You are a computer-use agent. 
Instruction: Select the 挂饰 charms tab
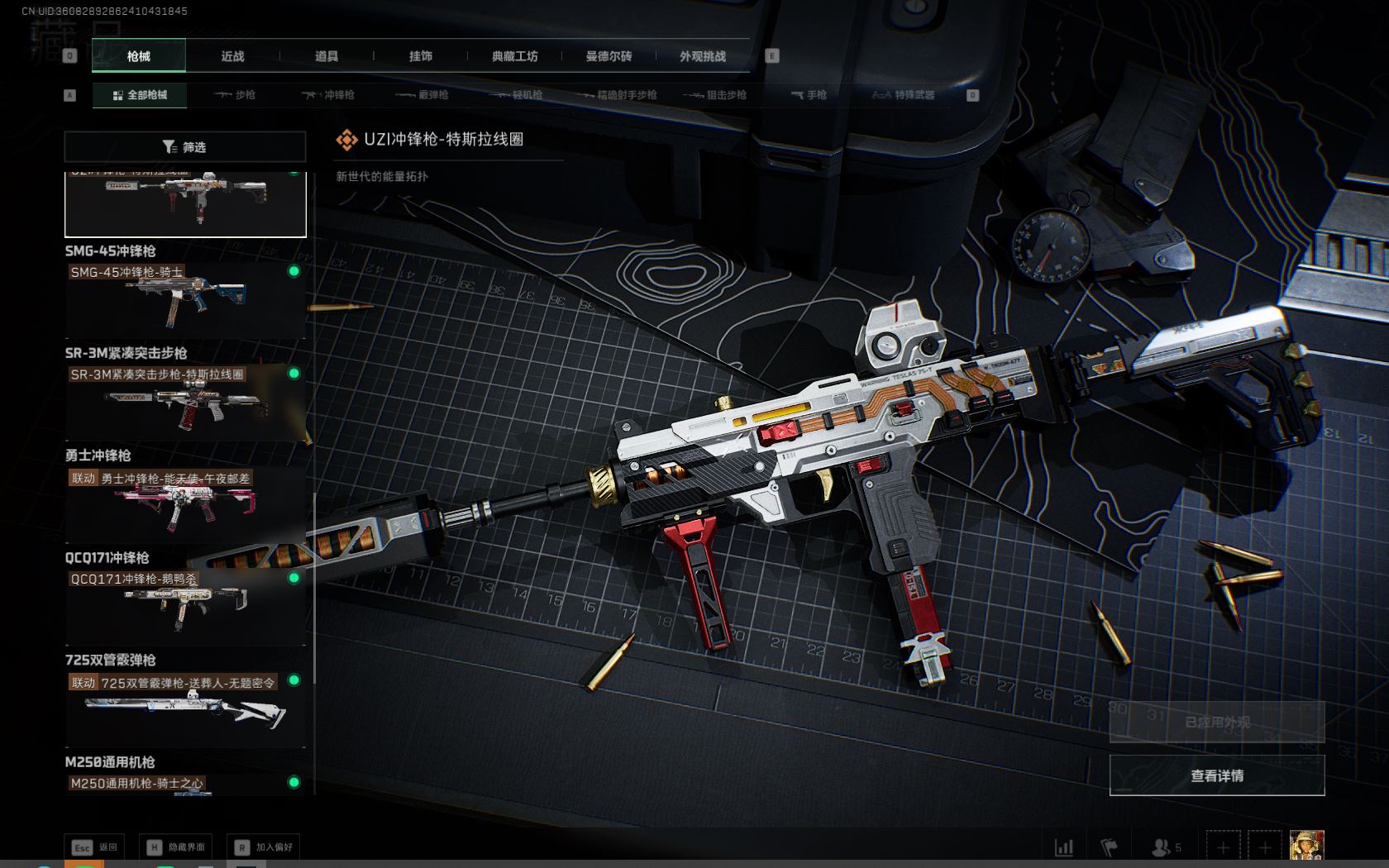tap(420, 56)
